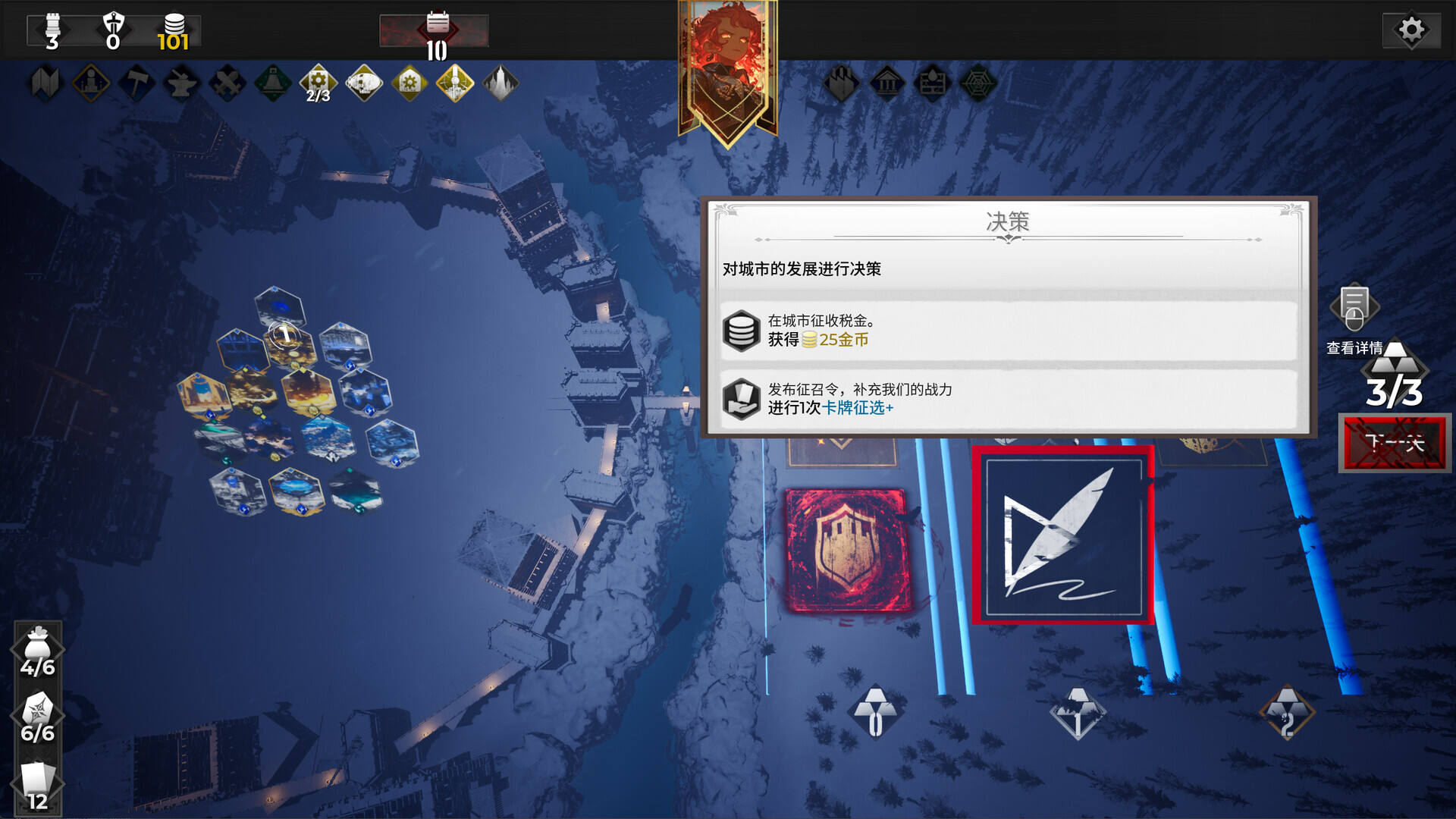Toggle the city silhouette icon in the toolbar
Viewport: 1456px width, 819px height.
click(x=499, y=83)
